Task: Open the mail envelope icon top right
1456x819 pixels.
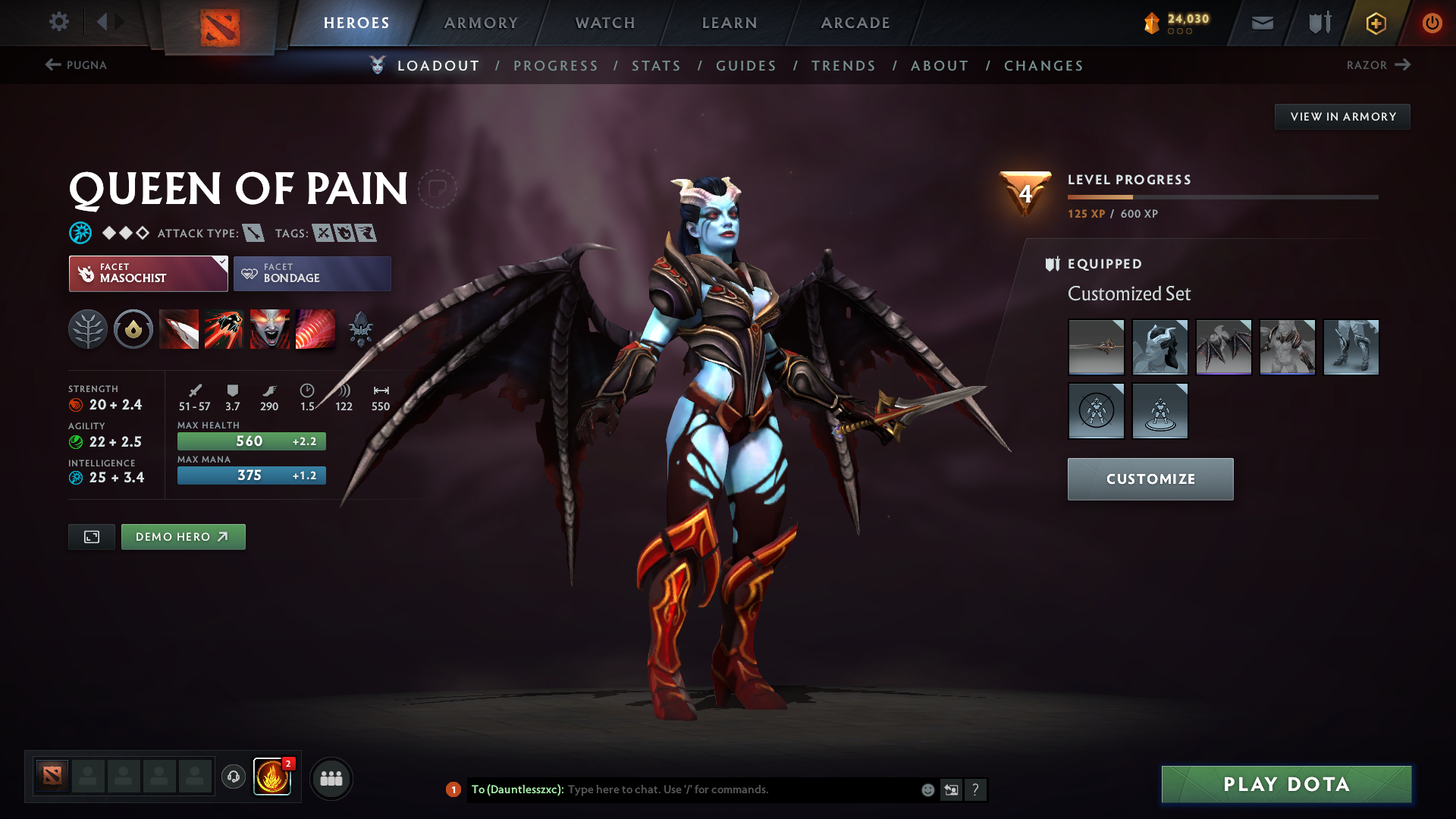Action: pyautogui.click(x=1261, y=23)
